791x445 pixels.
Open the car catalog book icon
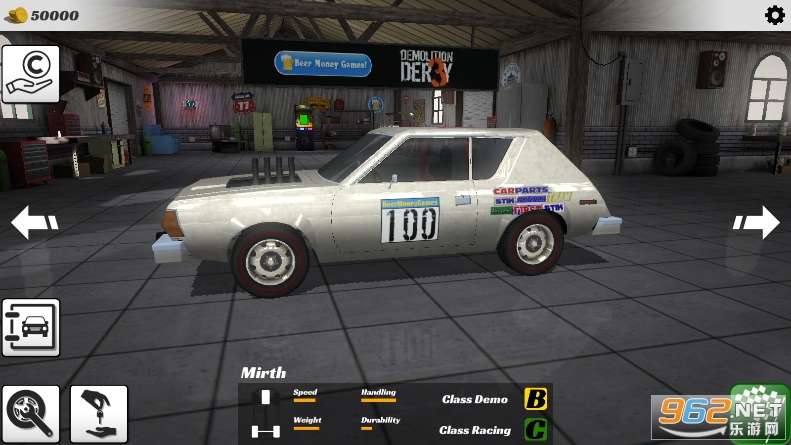(30, 328)
